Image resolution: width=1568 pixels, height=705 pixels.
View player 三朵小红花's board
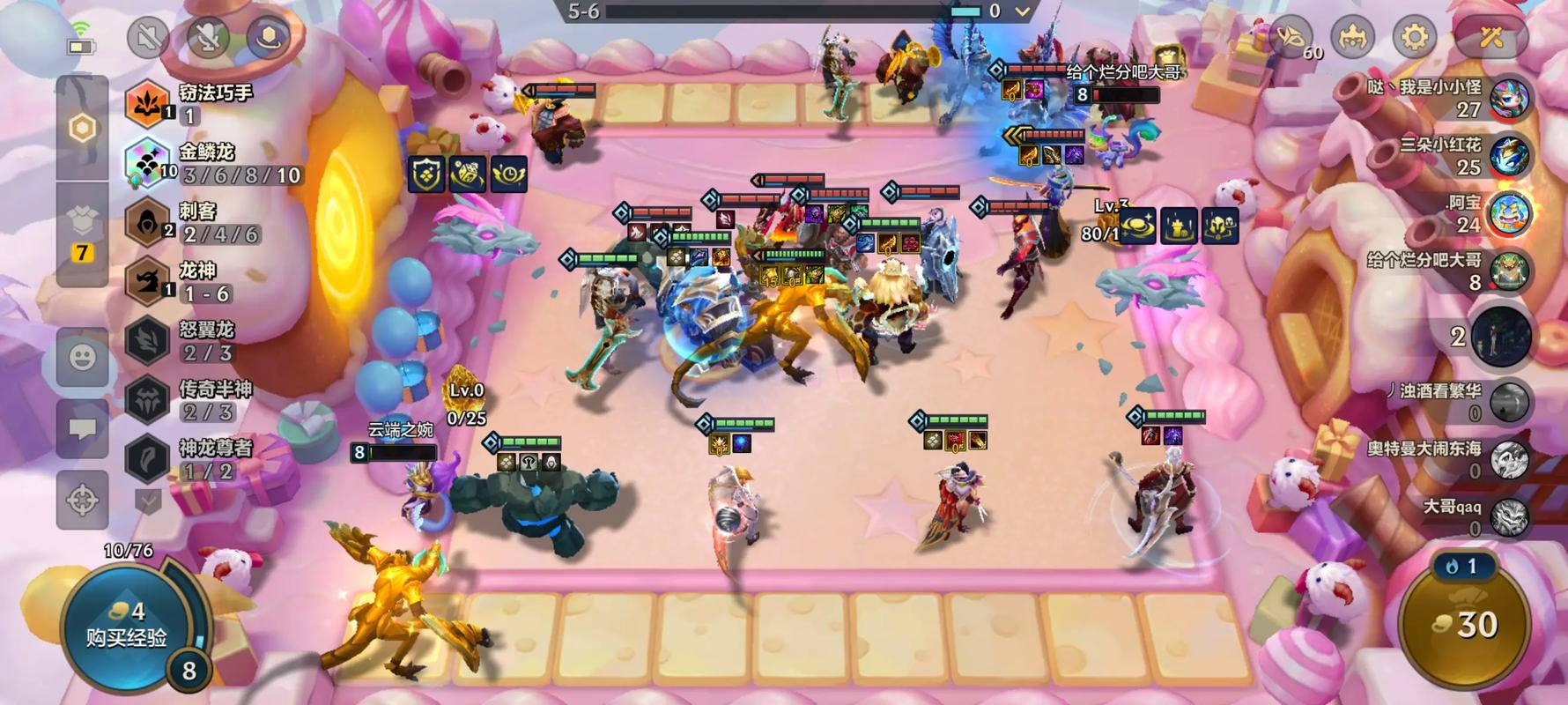1509,155
